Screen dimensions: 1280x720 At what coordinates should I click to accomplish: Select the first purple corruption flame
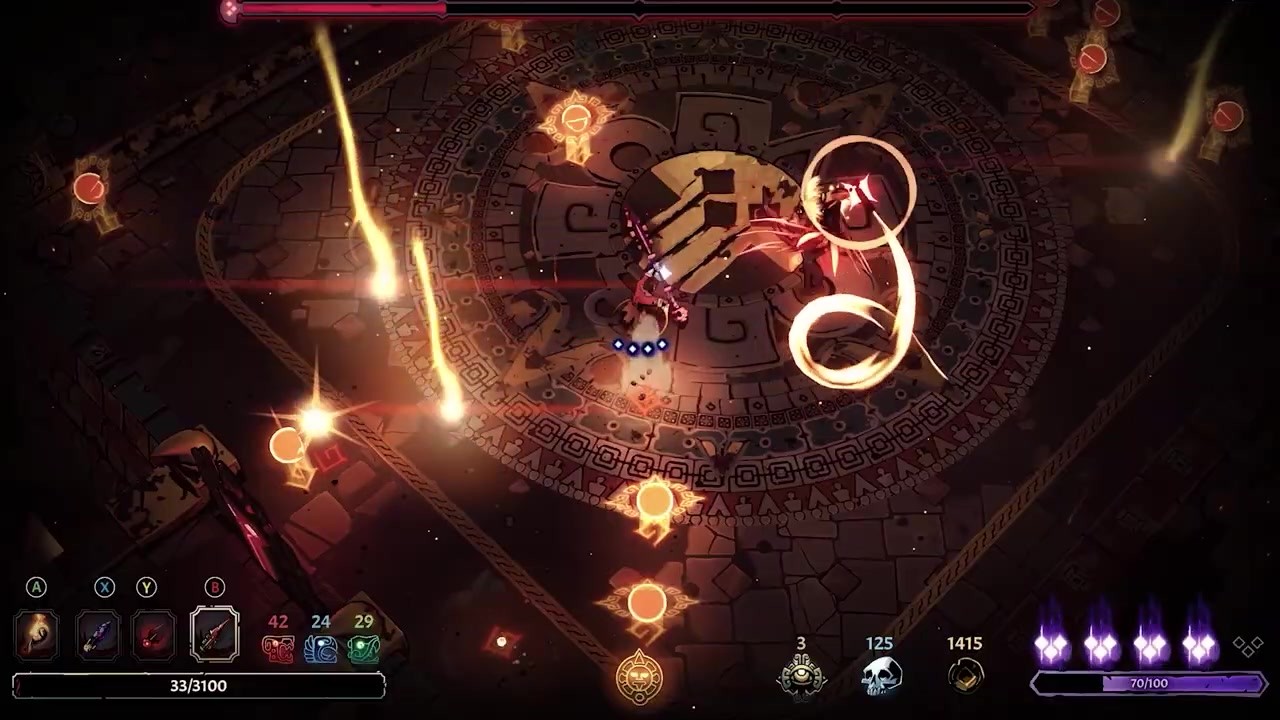coord(1051,645)
